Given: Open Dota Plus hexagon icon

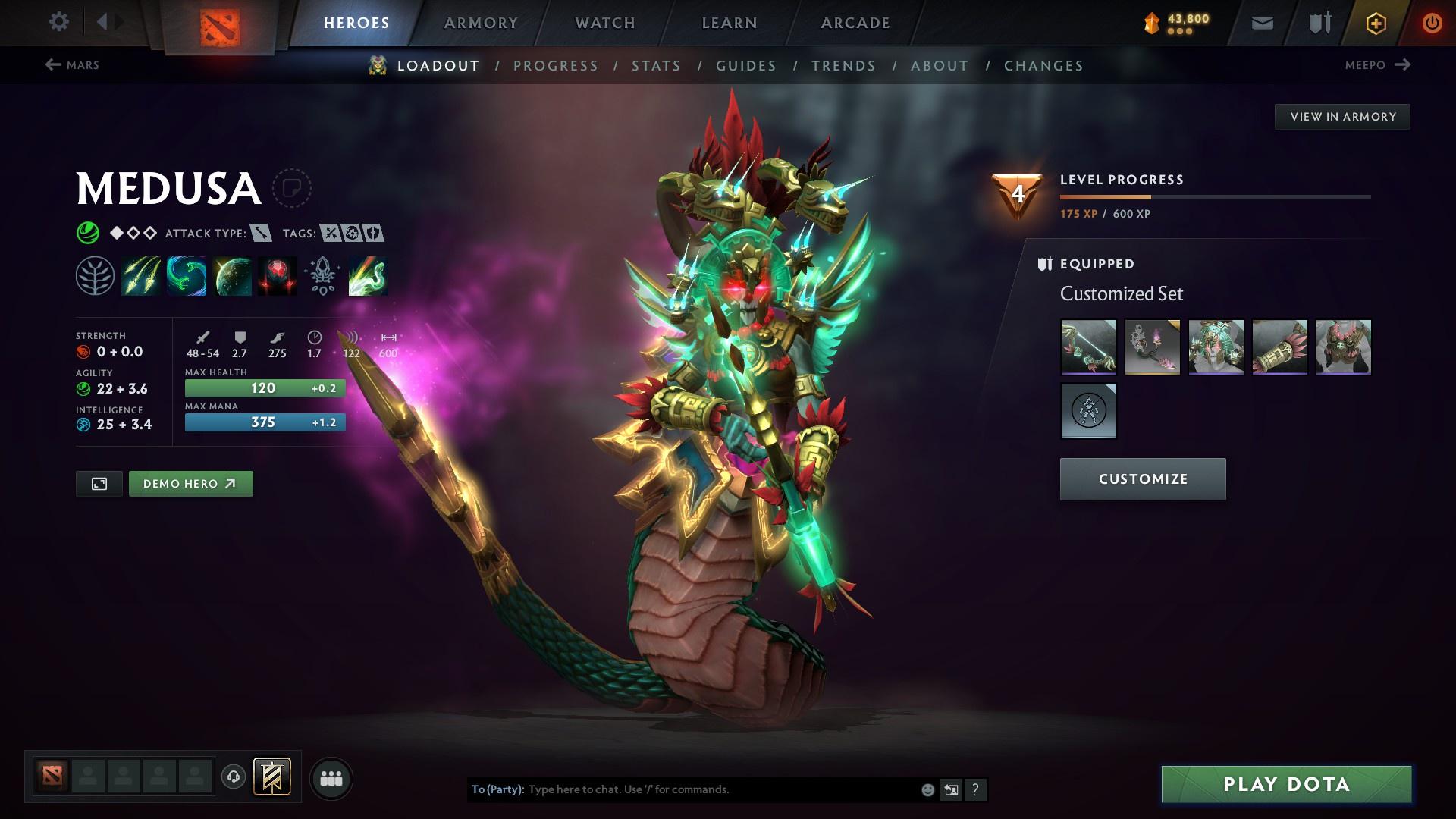Looking at the screenshot, I should pyautogui.click(x=1375, y=22).
